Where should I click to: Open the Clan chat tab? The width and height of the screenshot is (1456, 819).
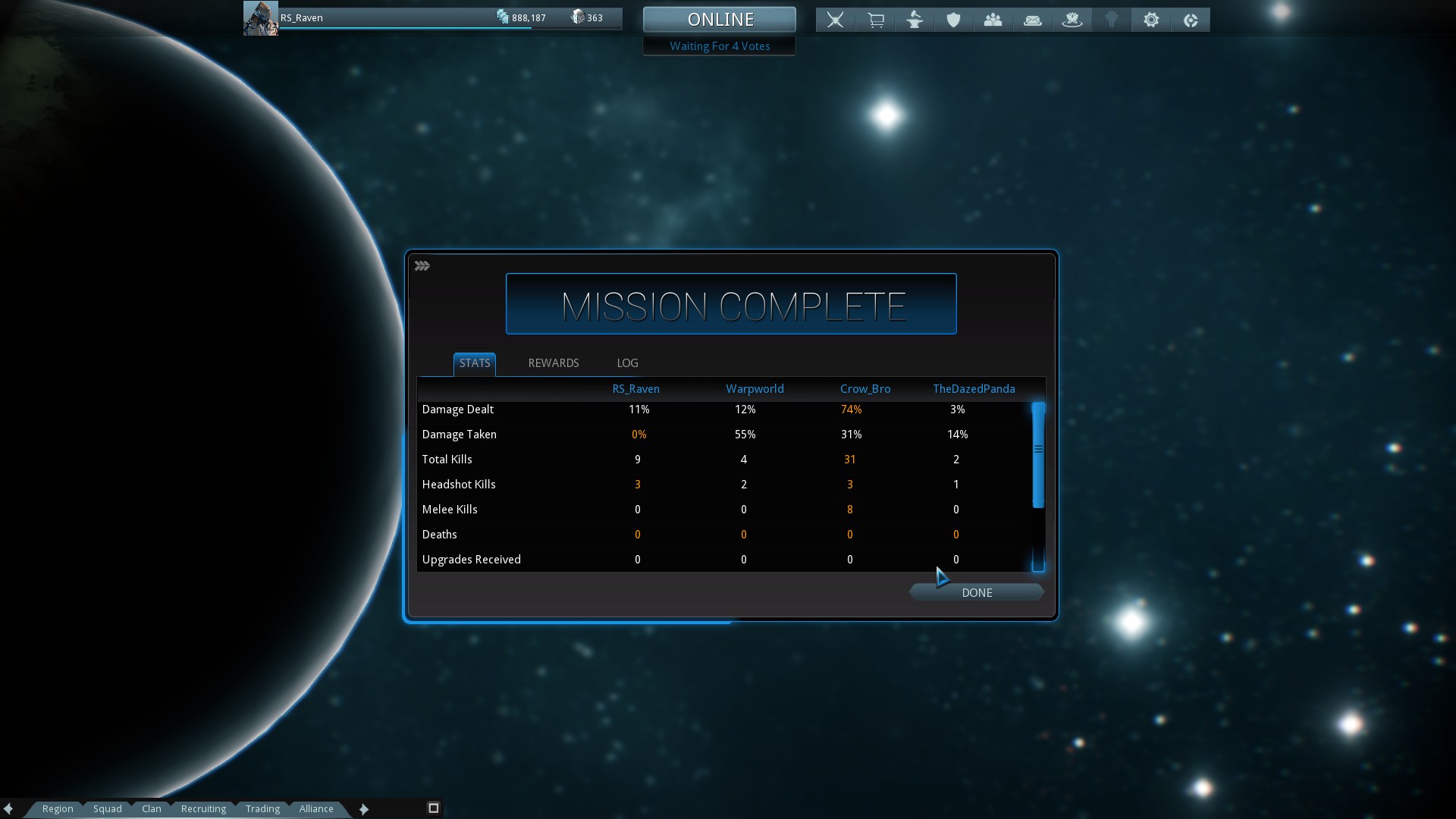tap(152, 808)
